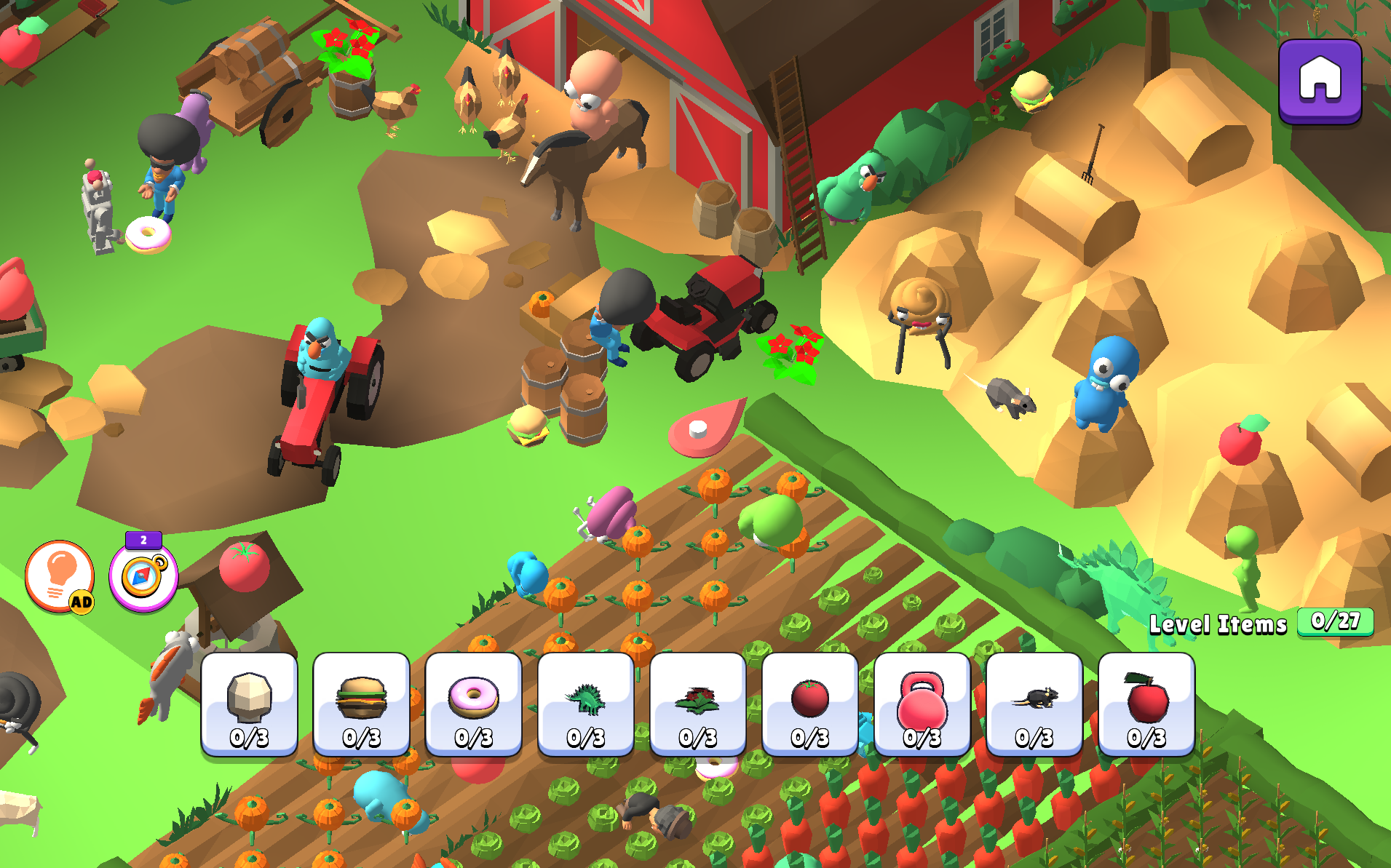The height and width of the screenshot is (868, 1391).
Task: Select the red kettlebell item tile
Action: coord(922,704)
